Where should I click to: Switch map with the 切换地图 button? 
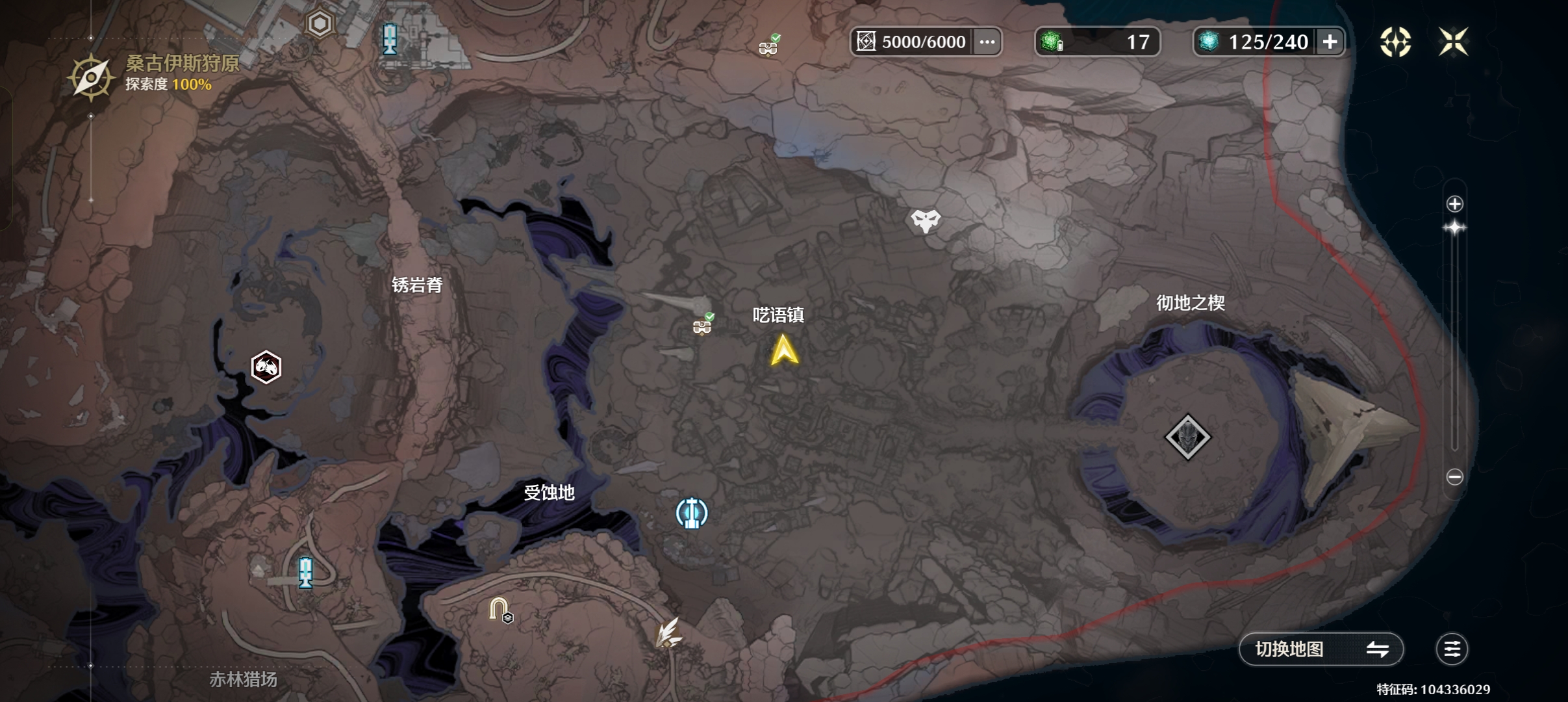[x=1321, y=649]
